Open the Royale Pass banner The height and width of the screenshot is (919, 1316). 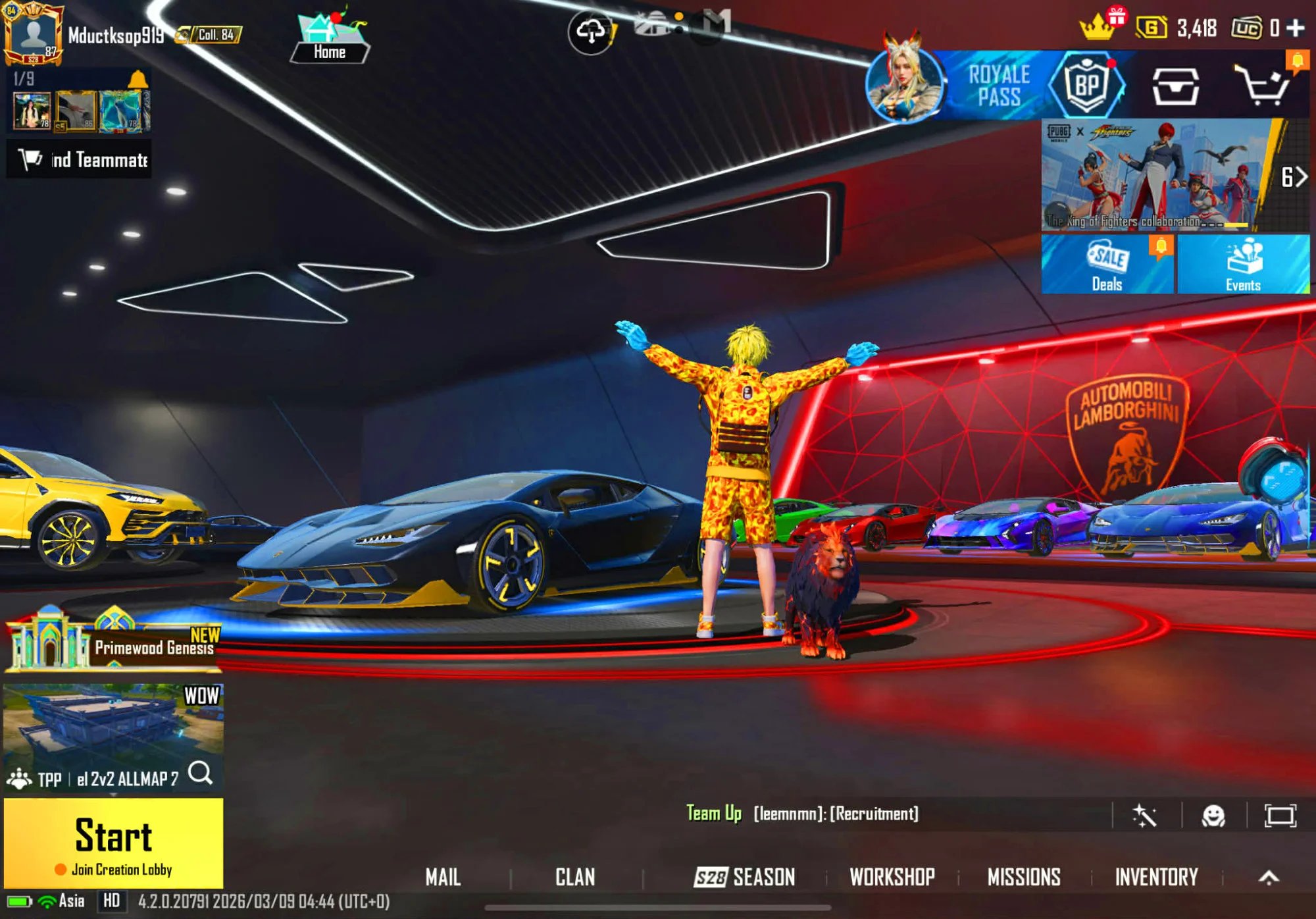[998, 86]
